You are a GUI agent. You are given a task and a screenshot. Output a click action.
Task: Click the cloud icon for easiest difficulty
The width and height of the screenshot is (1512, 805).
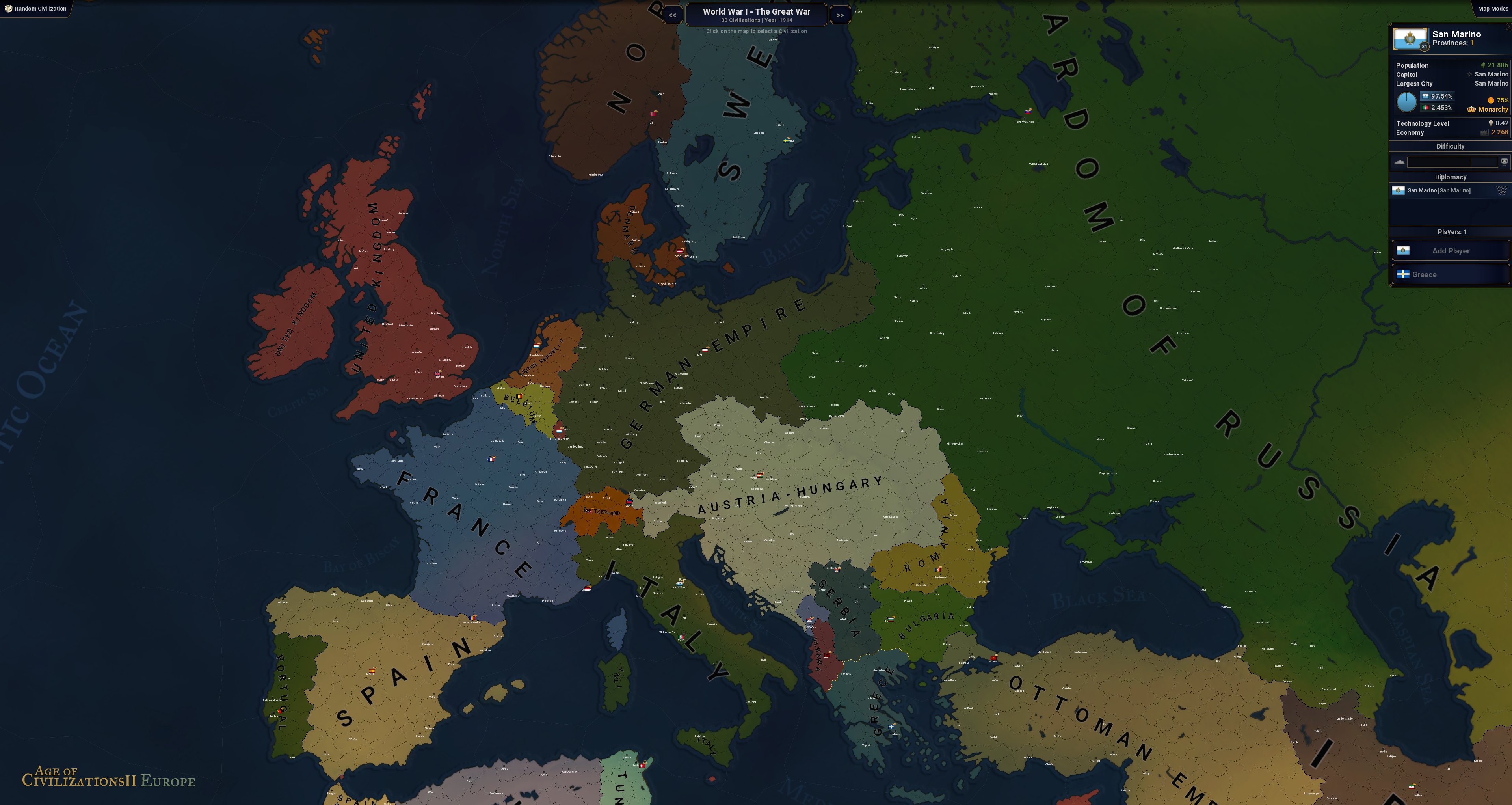1399,163
